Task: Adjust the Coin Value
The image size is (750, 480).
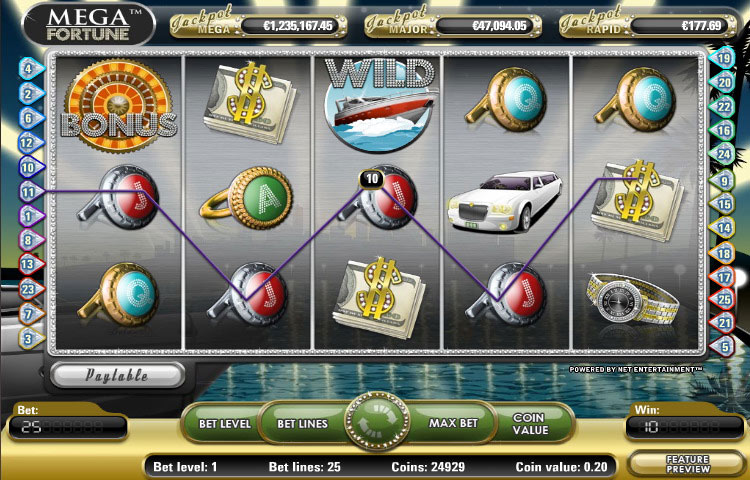Action: [x=530, y=424]
